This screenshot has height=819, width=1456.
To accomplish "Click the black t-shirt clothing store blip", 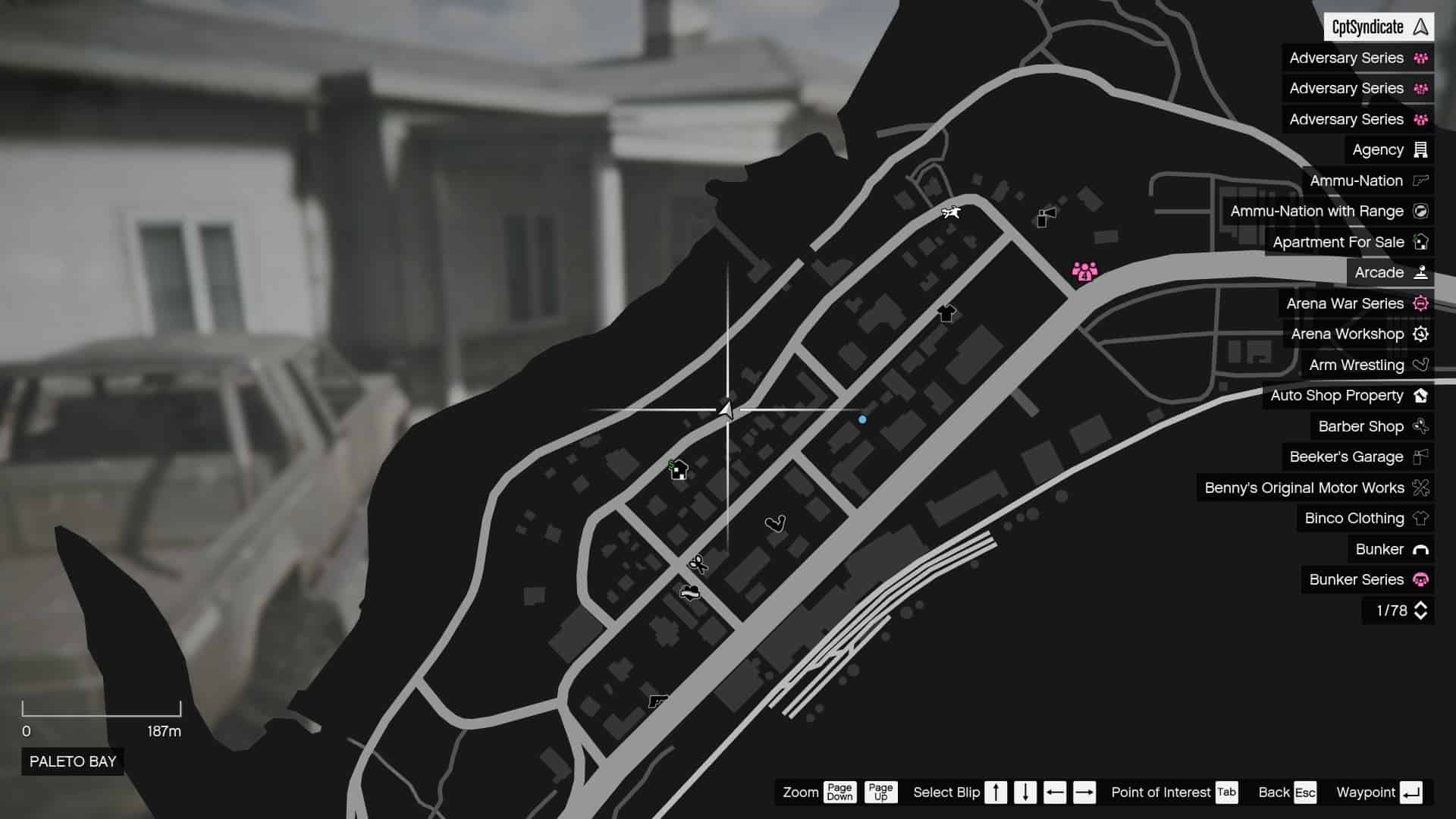I will 946,313.
